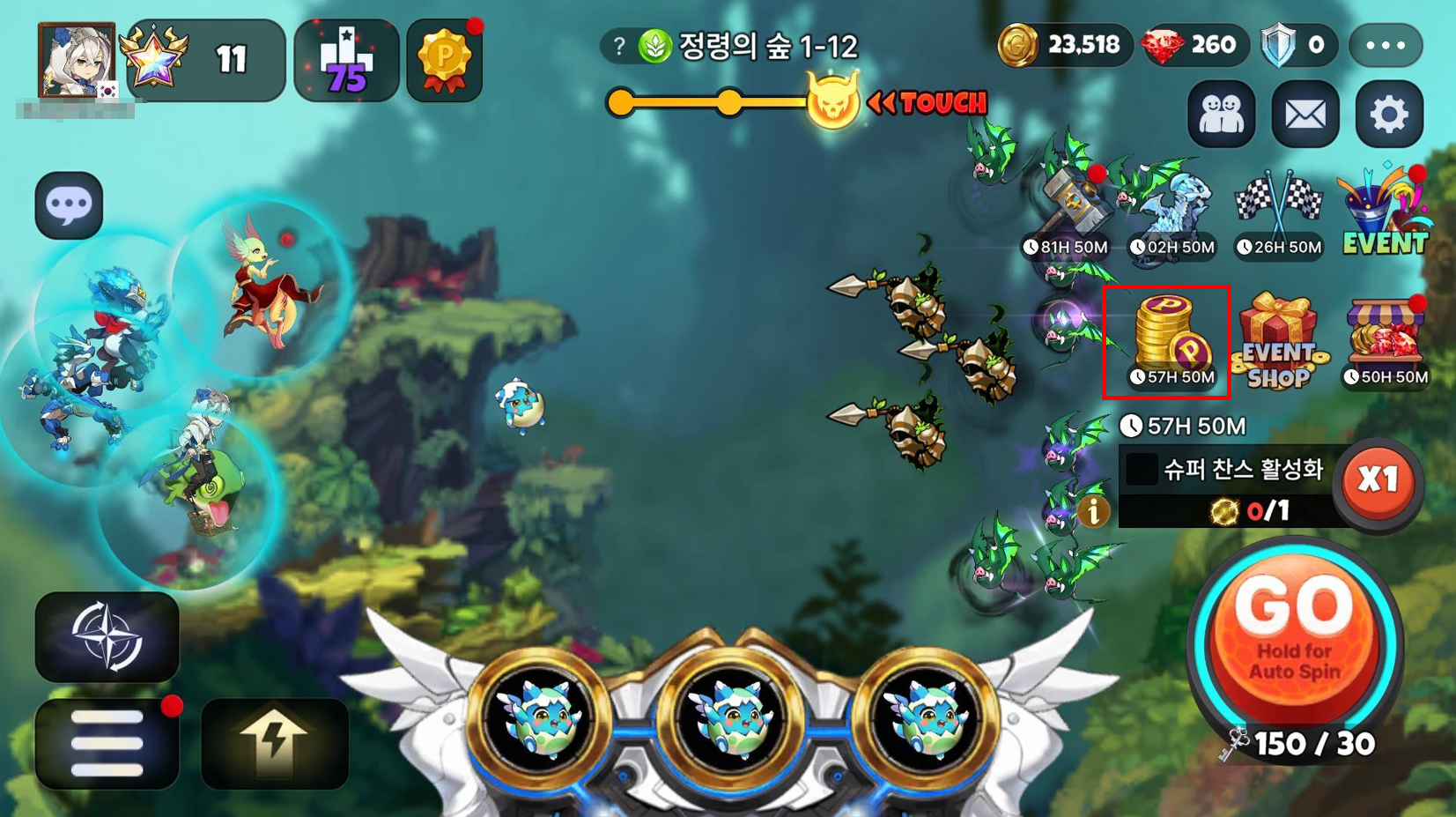Open the friends icon
This screenshot has width=1456, height=817.
pyautogui.click(x=1222, y=115)
